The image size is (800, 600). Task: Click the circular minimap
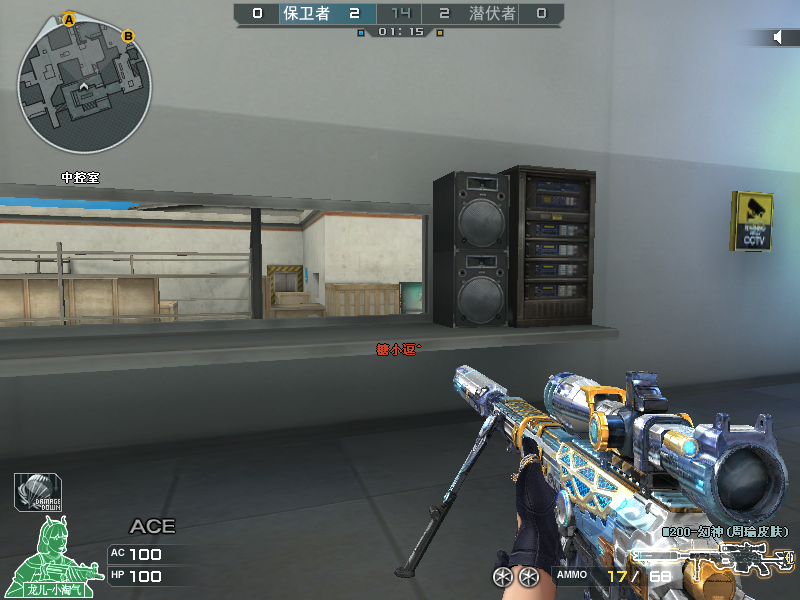tap(84, 83)
